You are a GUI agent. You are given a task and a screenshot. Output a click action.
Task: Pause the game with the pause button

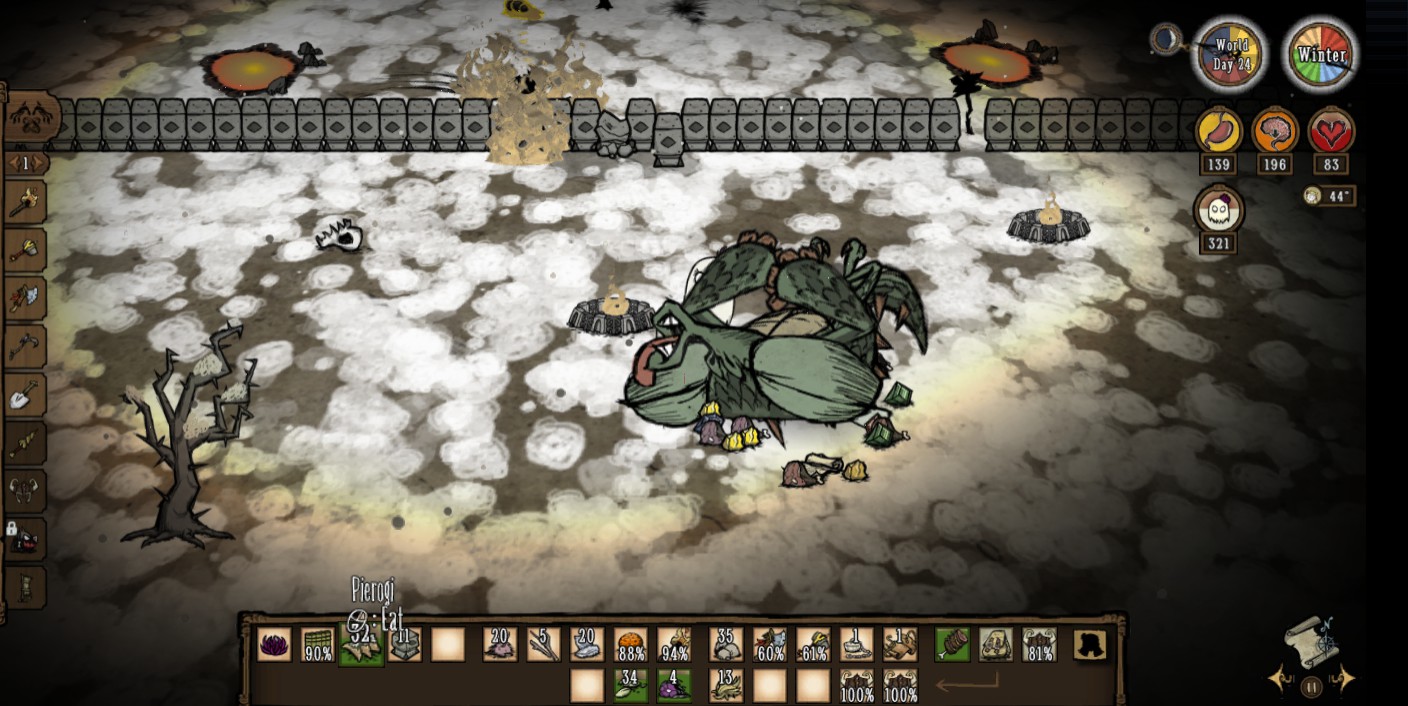tap(1311, 686)
